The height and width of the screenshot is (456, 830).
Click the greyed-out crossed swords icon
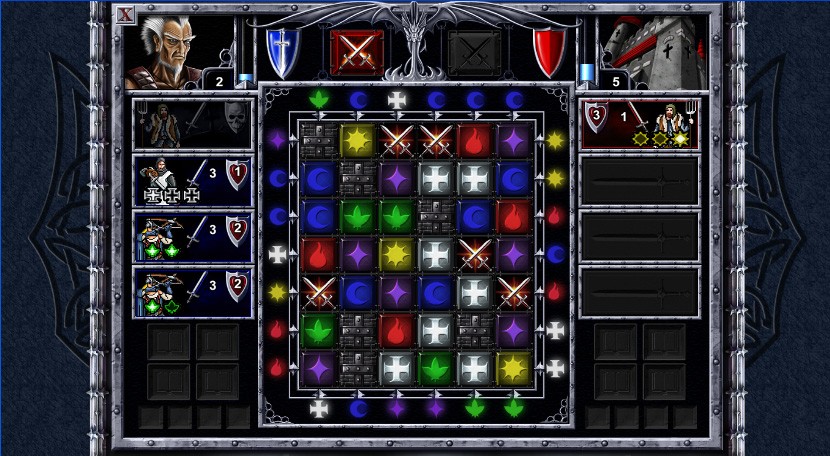coord(473,51)
